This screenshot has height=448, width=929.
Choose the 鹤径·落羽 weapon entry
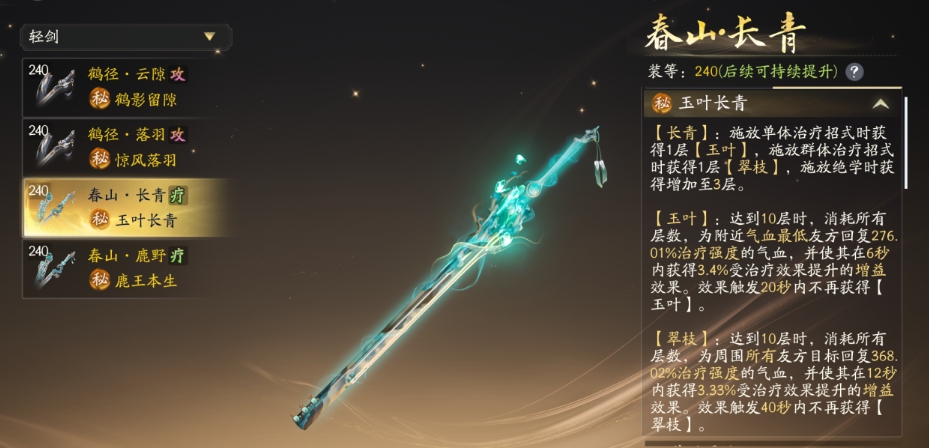[126, 147]
